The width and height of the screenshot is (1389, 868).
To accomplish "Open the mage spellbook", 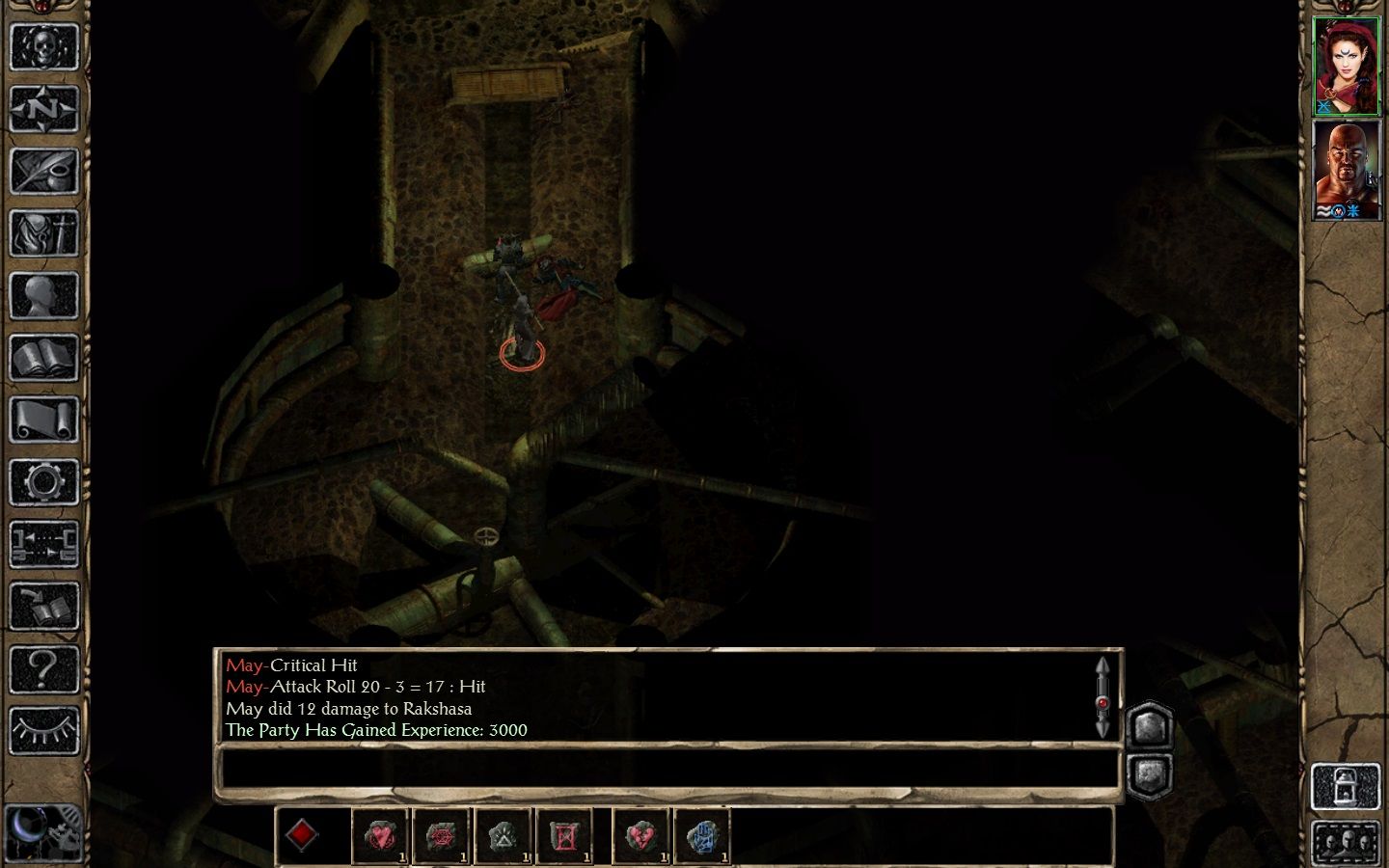I will pos(43,358).
